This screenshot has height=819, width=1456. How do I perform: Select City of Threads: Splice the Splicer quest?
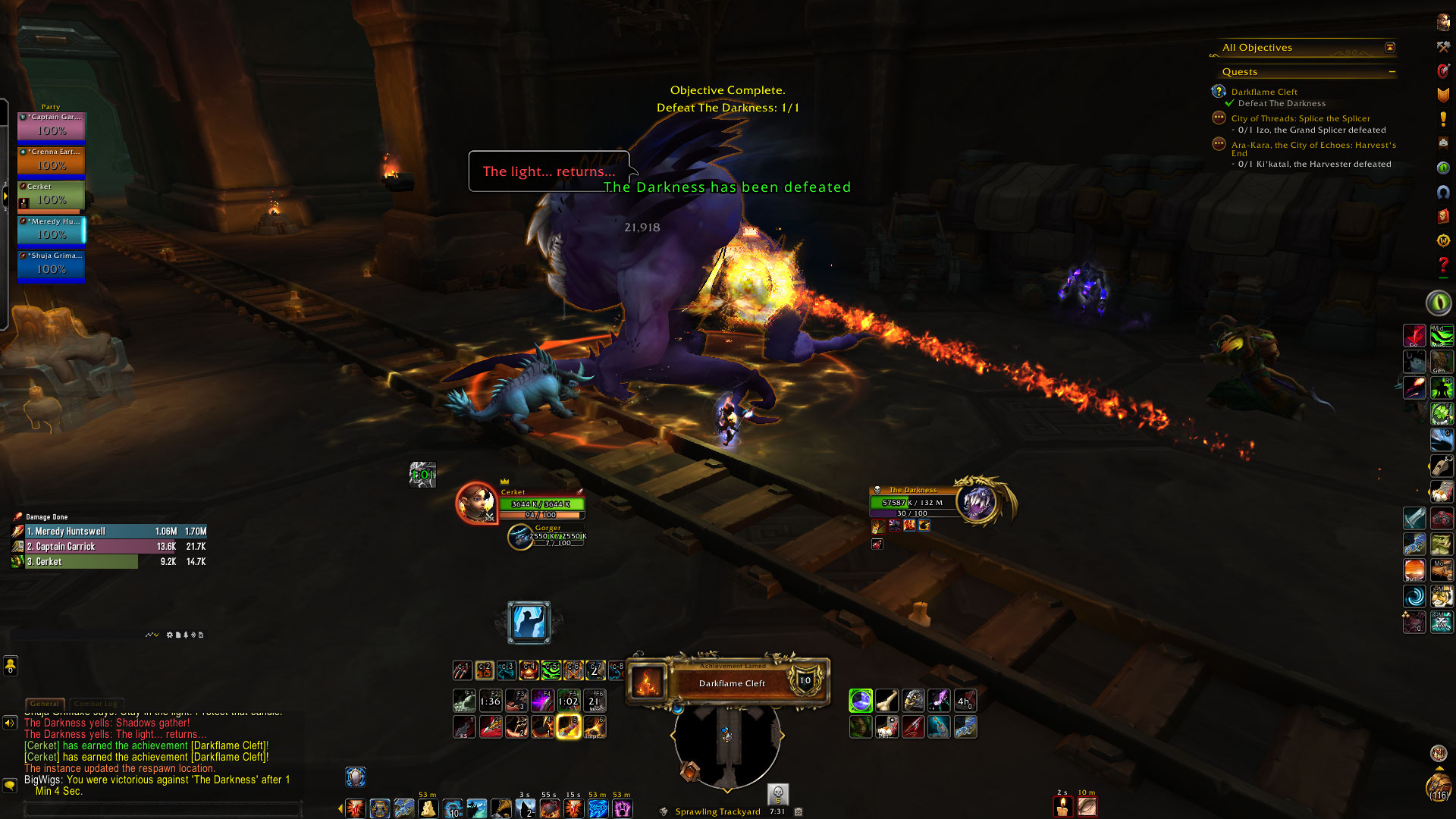[x=1300, y=118]
